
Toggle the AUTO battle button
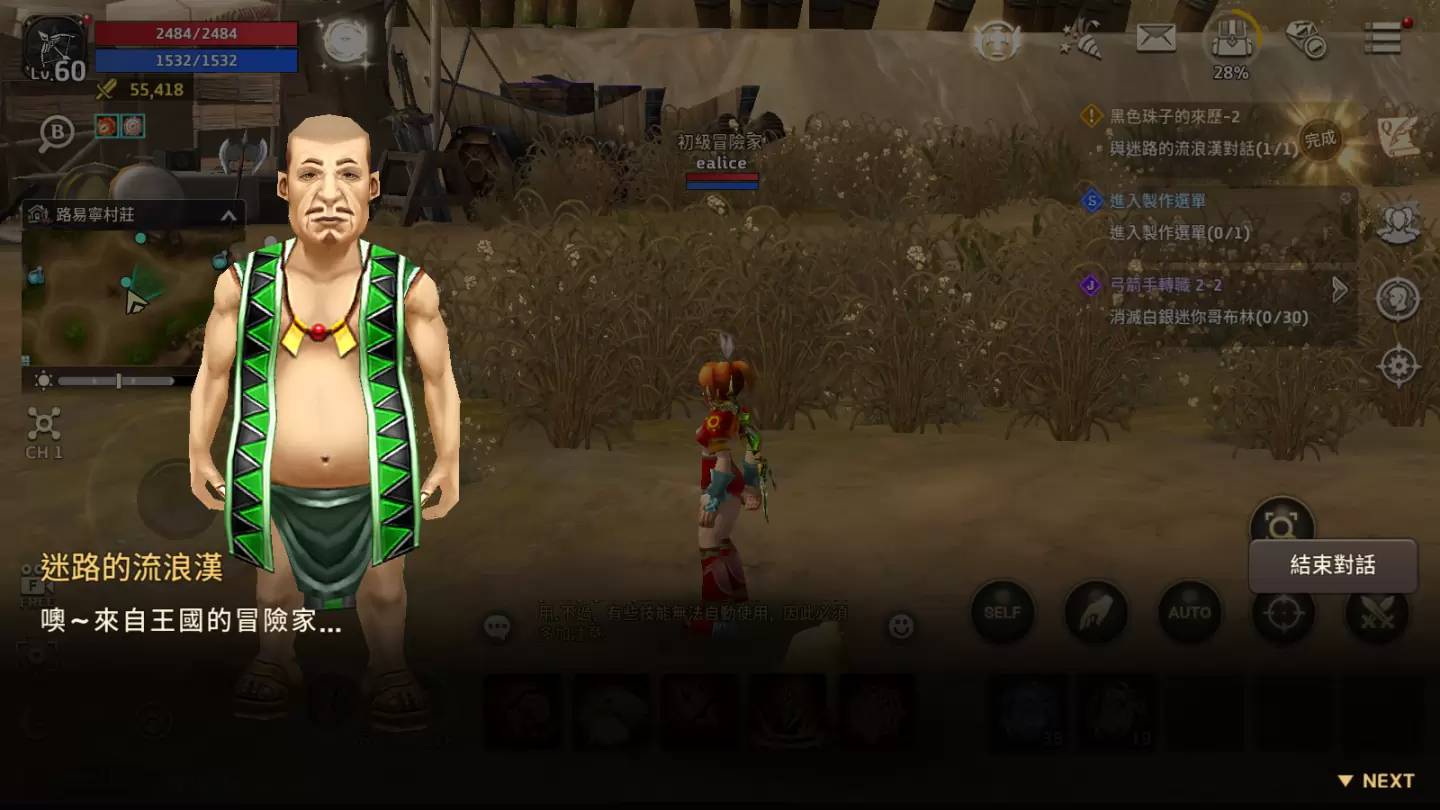click(1189, 612)
